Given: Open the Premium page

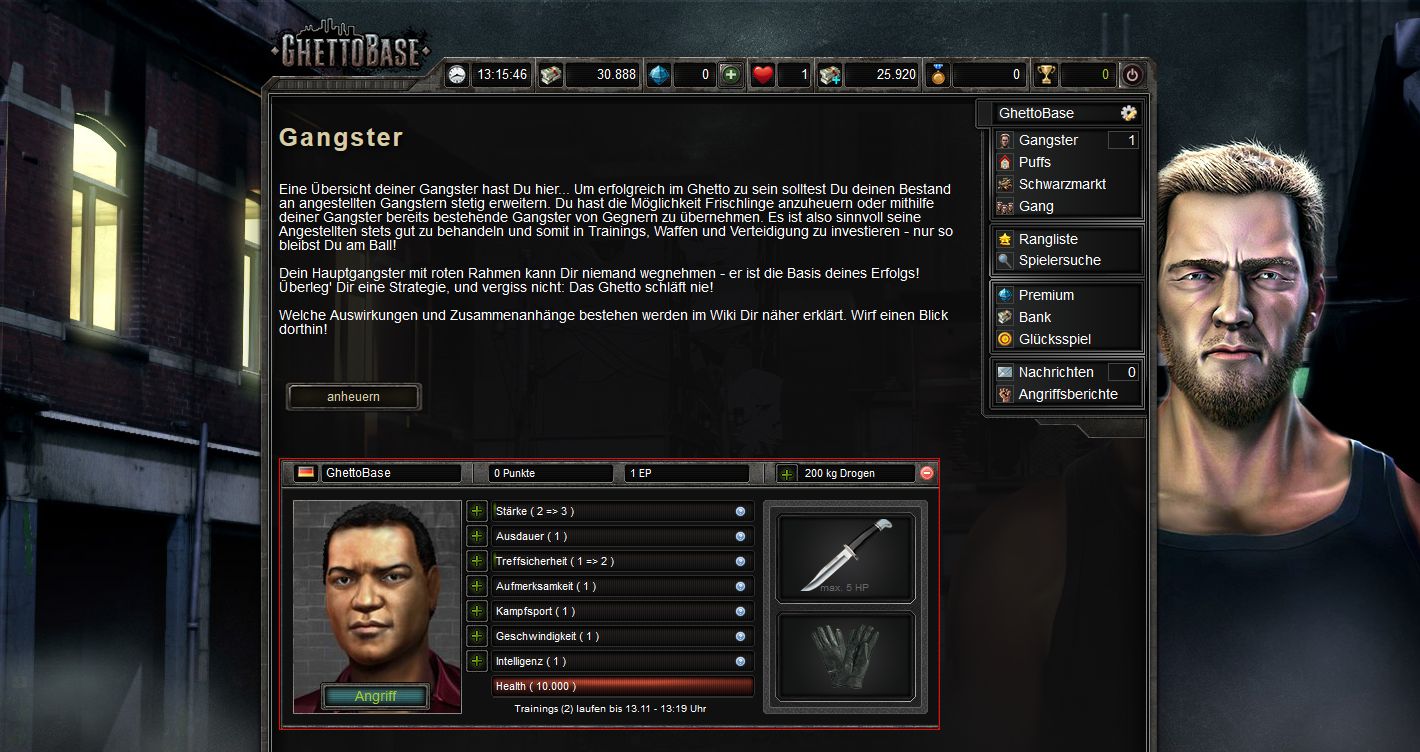Looking at the screenshot, I should point(1046,296).
